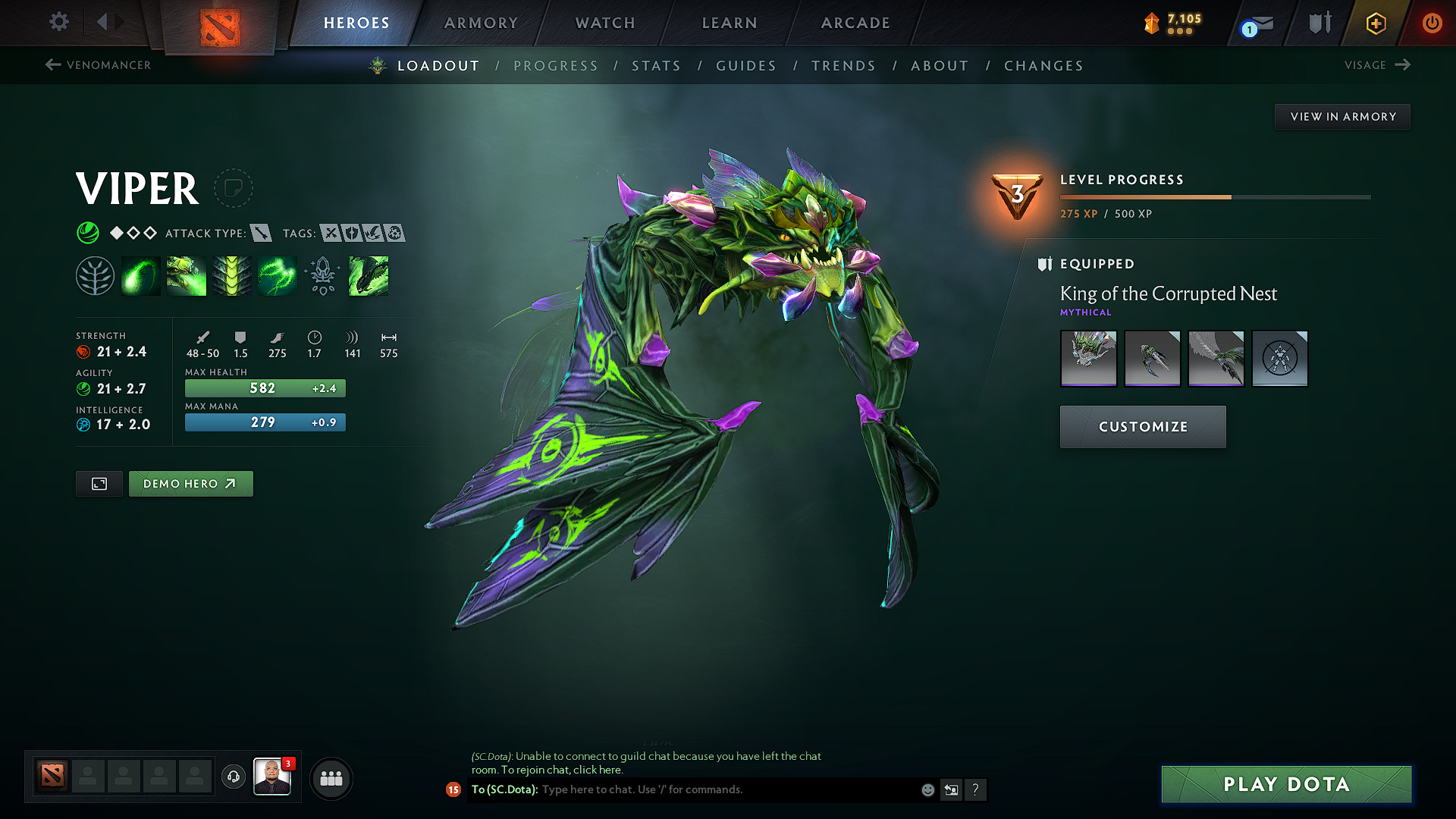Toggle the party voice chat headset icon
The height and width of the screenshot is (819, 1456).
pyautogui.click(x=233, y=777)
